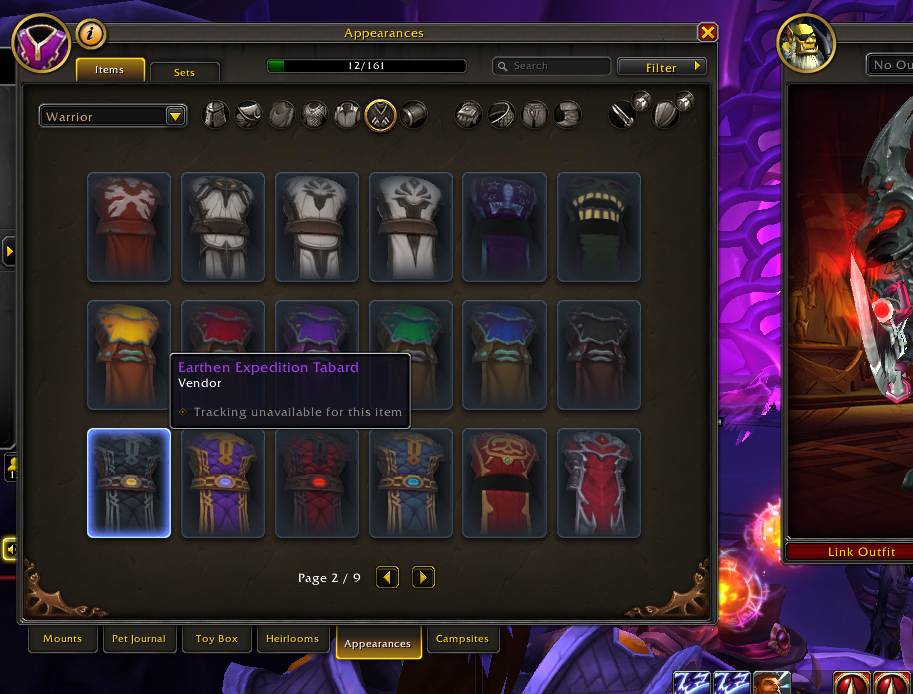The width and height of the screenshot is (913, 694).
Task: Switch to the Toy Box tab
Action: pos(217,638)
